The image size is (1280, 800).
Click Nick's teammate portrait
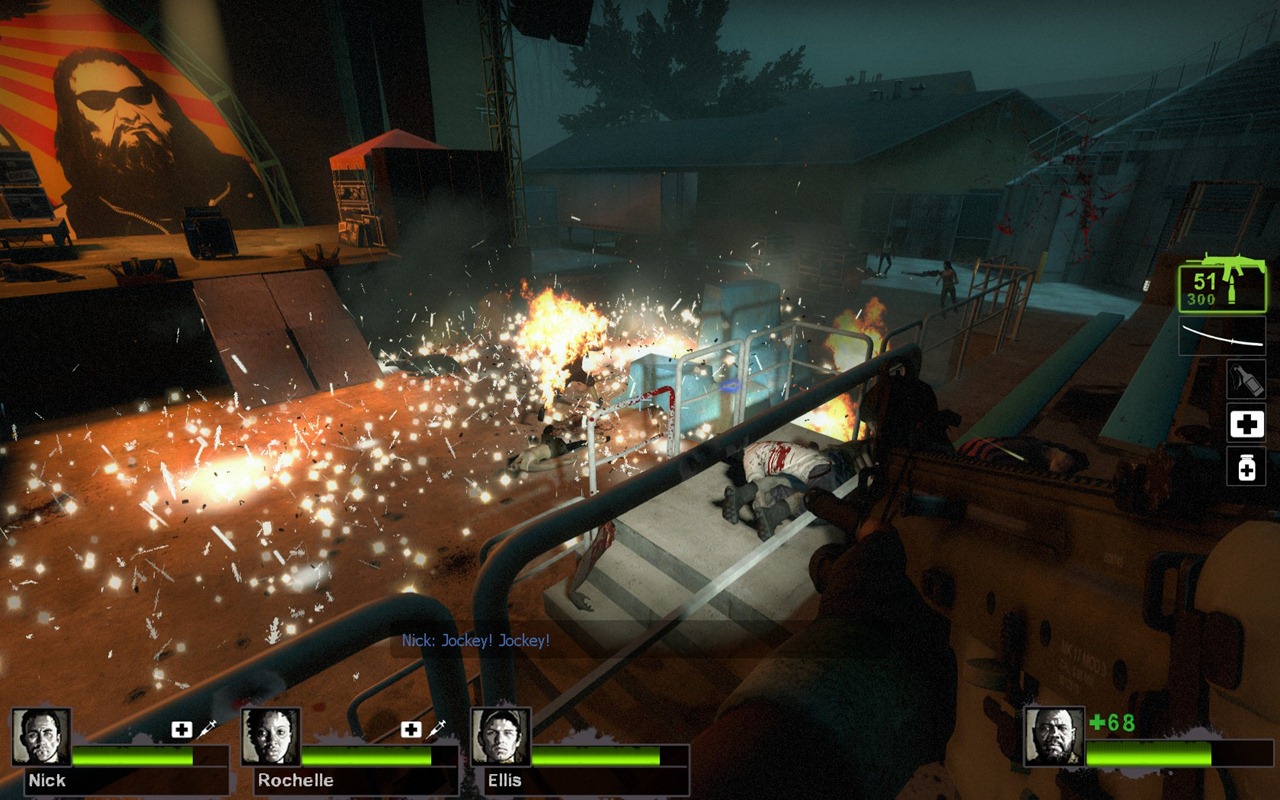click(41, 738)
